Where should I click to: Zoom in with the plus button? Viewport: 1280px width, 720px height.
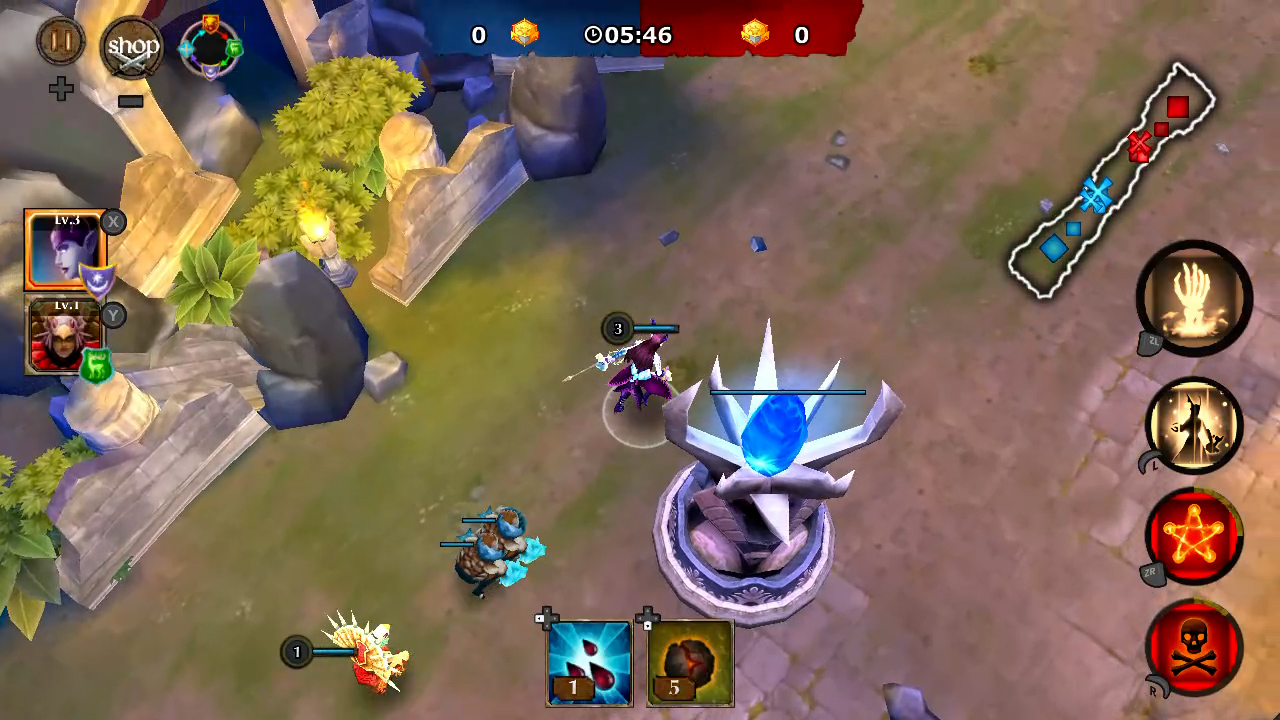[x=59, y=87]
